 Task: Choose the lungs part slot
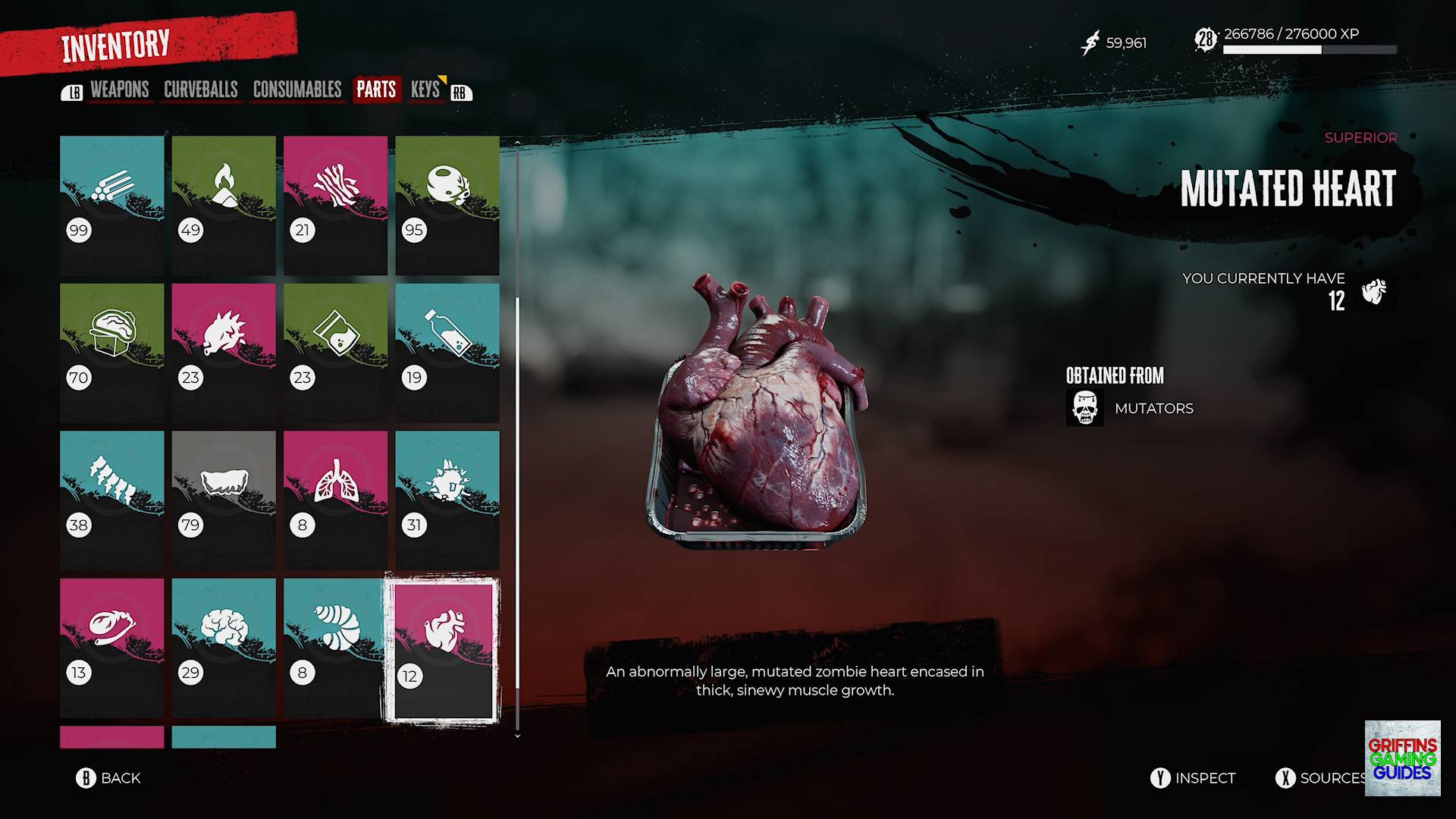(335, 500)
